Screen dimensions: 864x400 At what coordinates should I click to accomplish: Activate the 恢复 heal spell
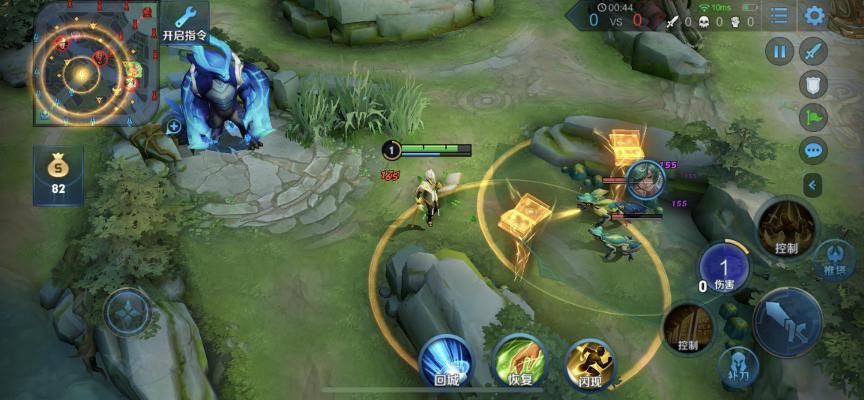click(519, 360)
